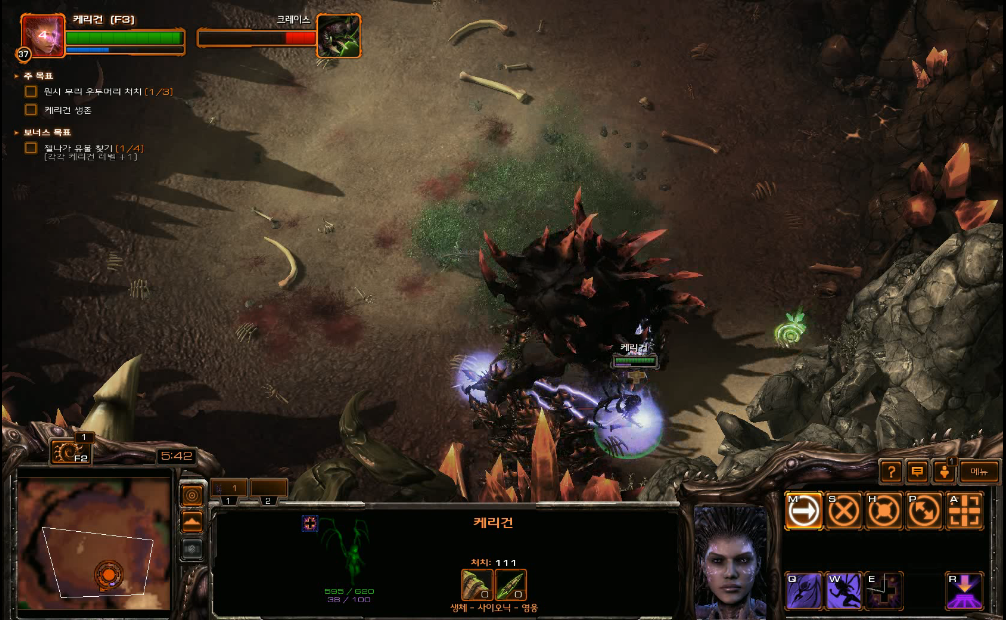Open the help question mark button
Screen dimensions: 1006x620
tap(891, 471)
